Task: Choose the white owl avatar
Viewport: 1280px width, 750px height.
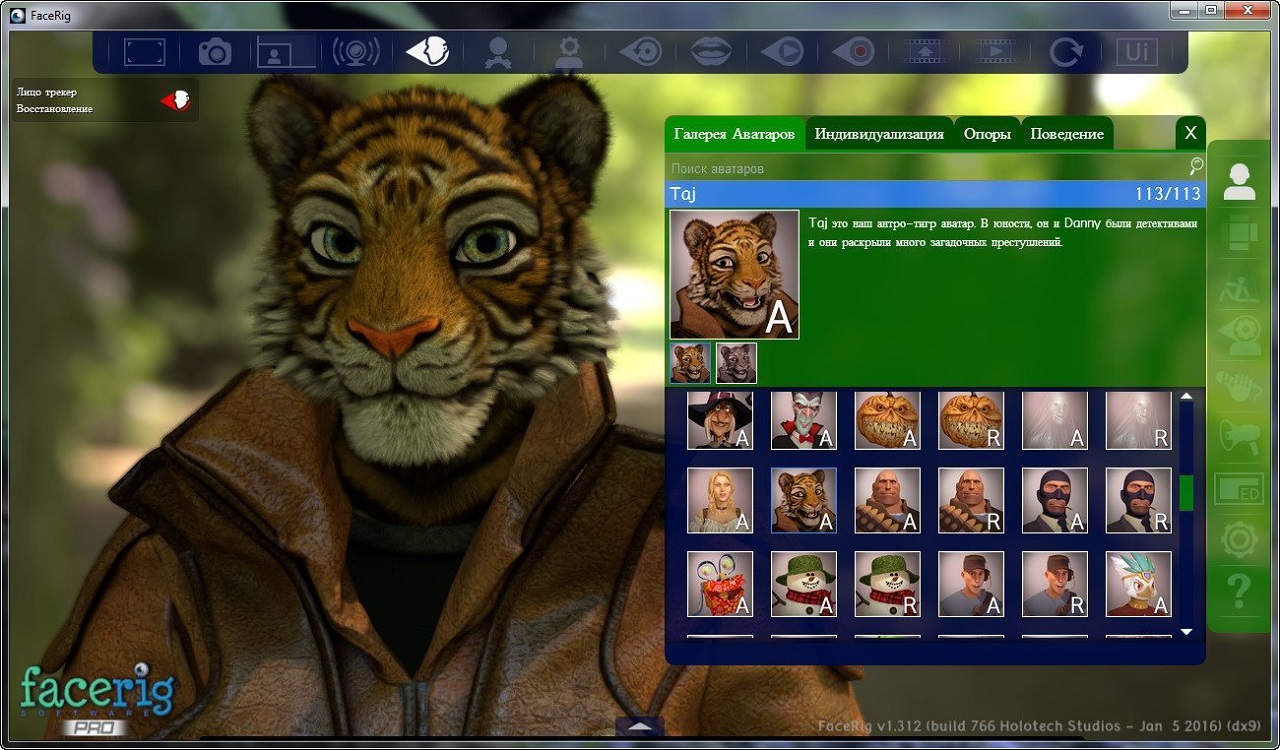Action: pyautogui.click(x=1138, y=584)
